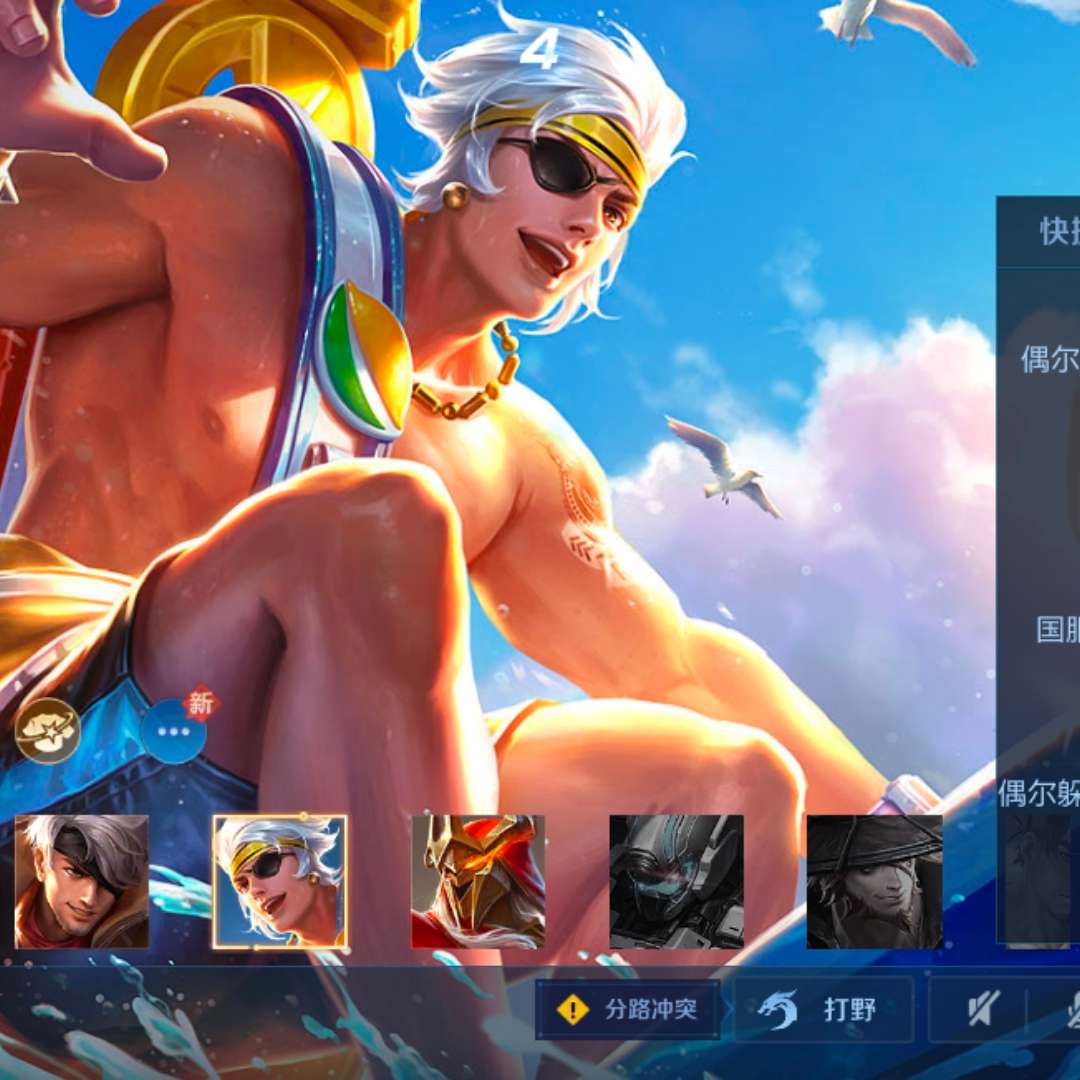Viewport: 1080px width, 1080px height.
Task: Open the 分路冲突 lane conflict warning
Action: [x=628, y=1009]
